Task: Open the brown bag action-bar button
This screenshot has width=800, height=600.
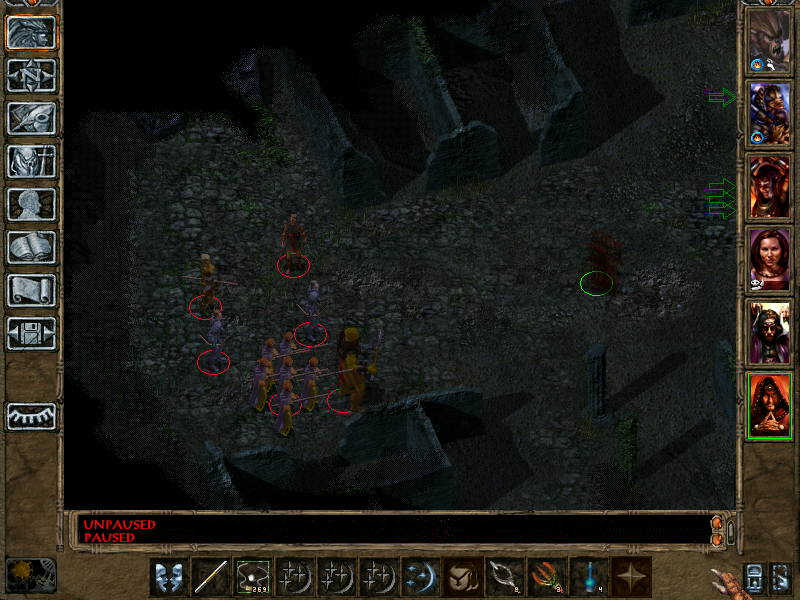Action: [463, 577]
